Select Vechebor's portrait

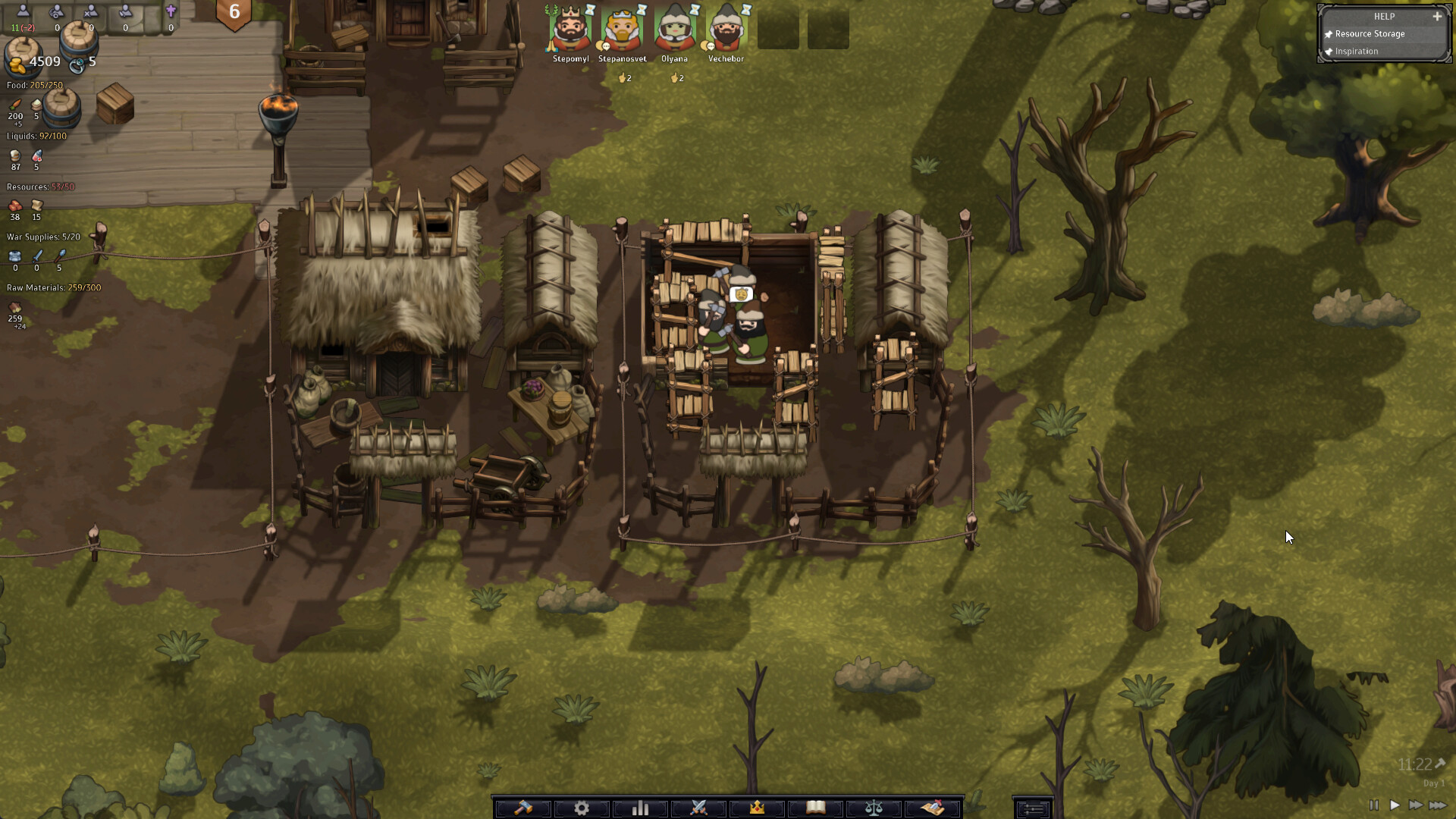[x=726, y=29]
